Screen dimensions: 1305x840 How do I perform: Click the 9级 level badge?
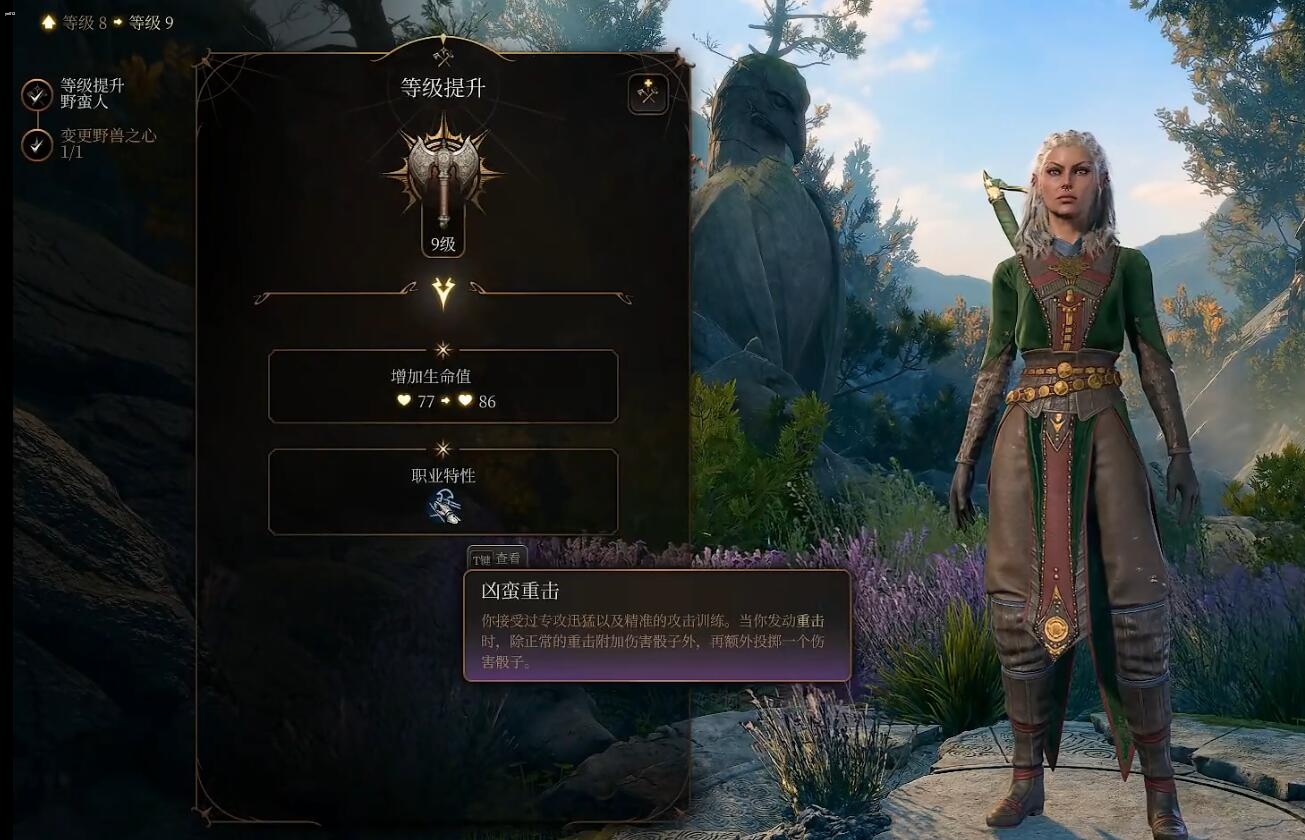(x=441, y=242)
